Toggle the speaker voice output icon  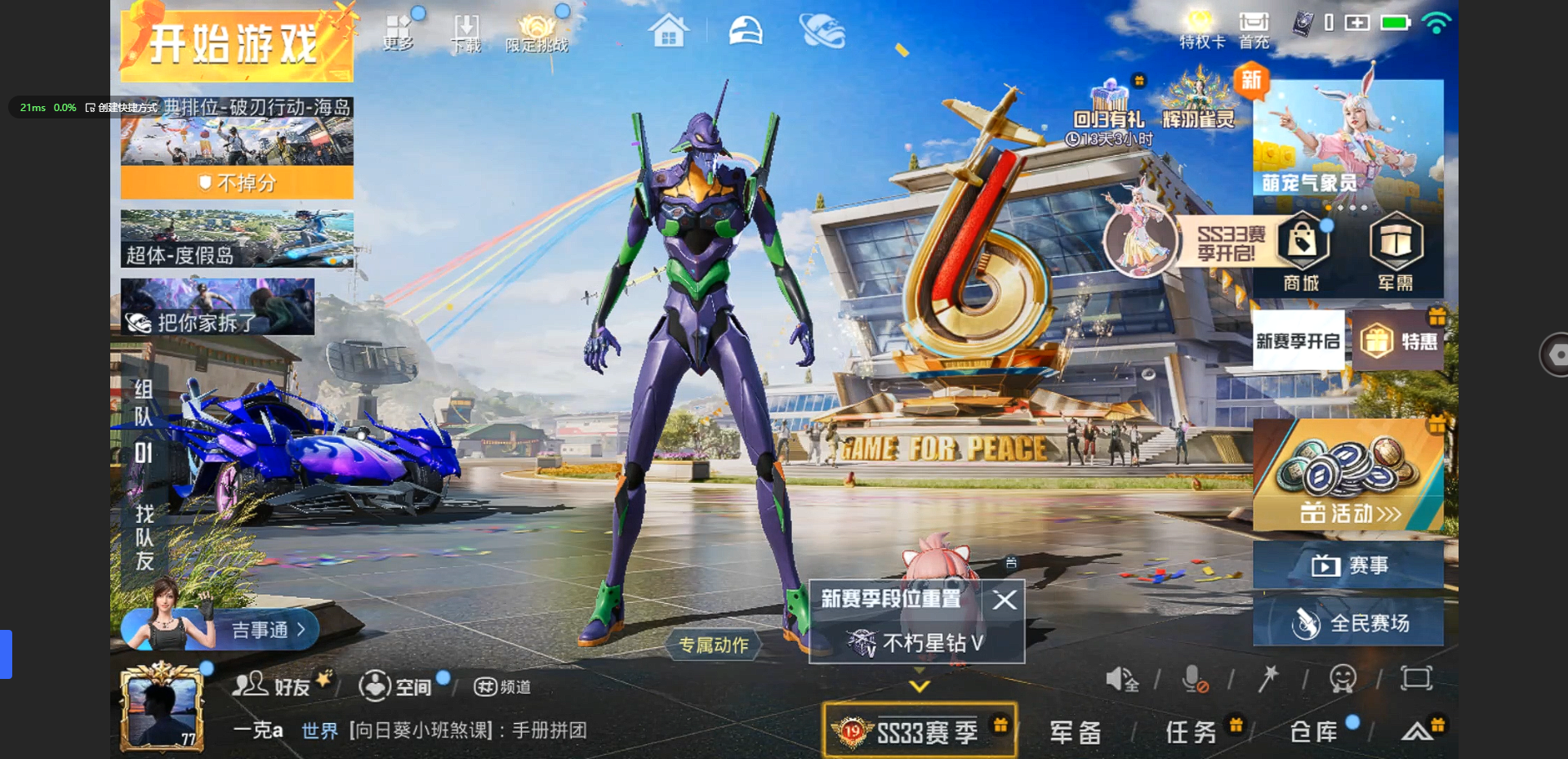tap(1121, 679)
